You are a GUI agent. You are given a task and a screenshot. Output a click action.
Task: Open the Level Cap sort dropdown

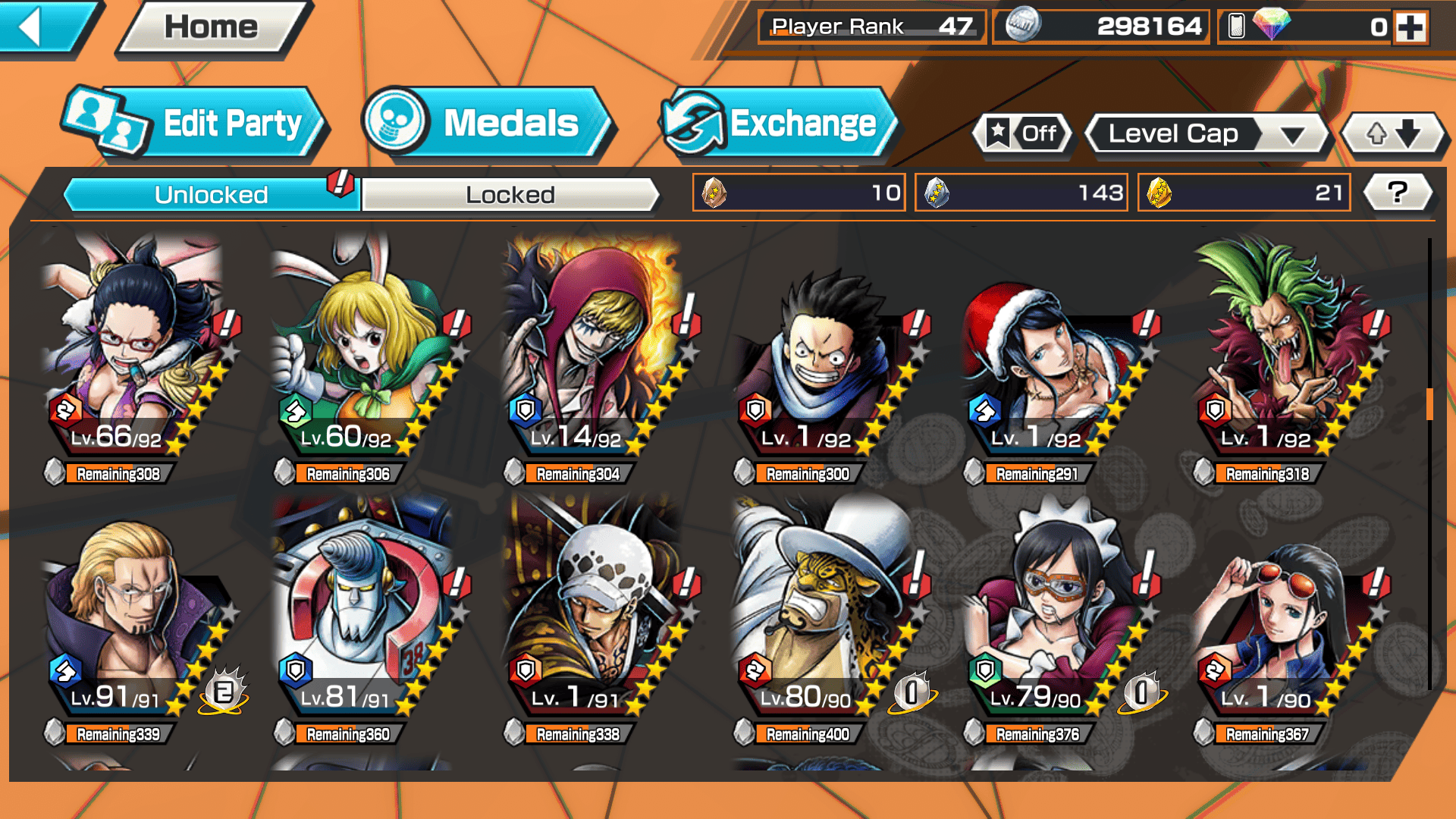[x=1207, y=134]
